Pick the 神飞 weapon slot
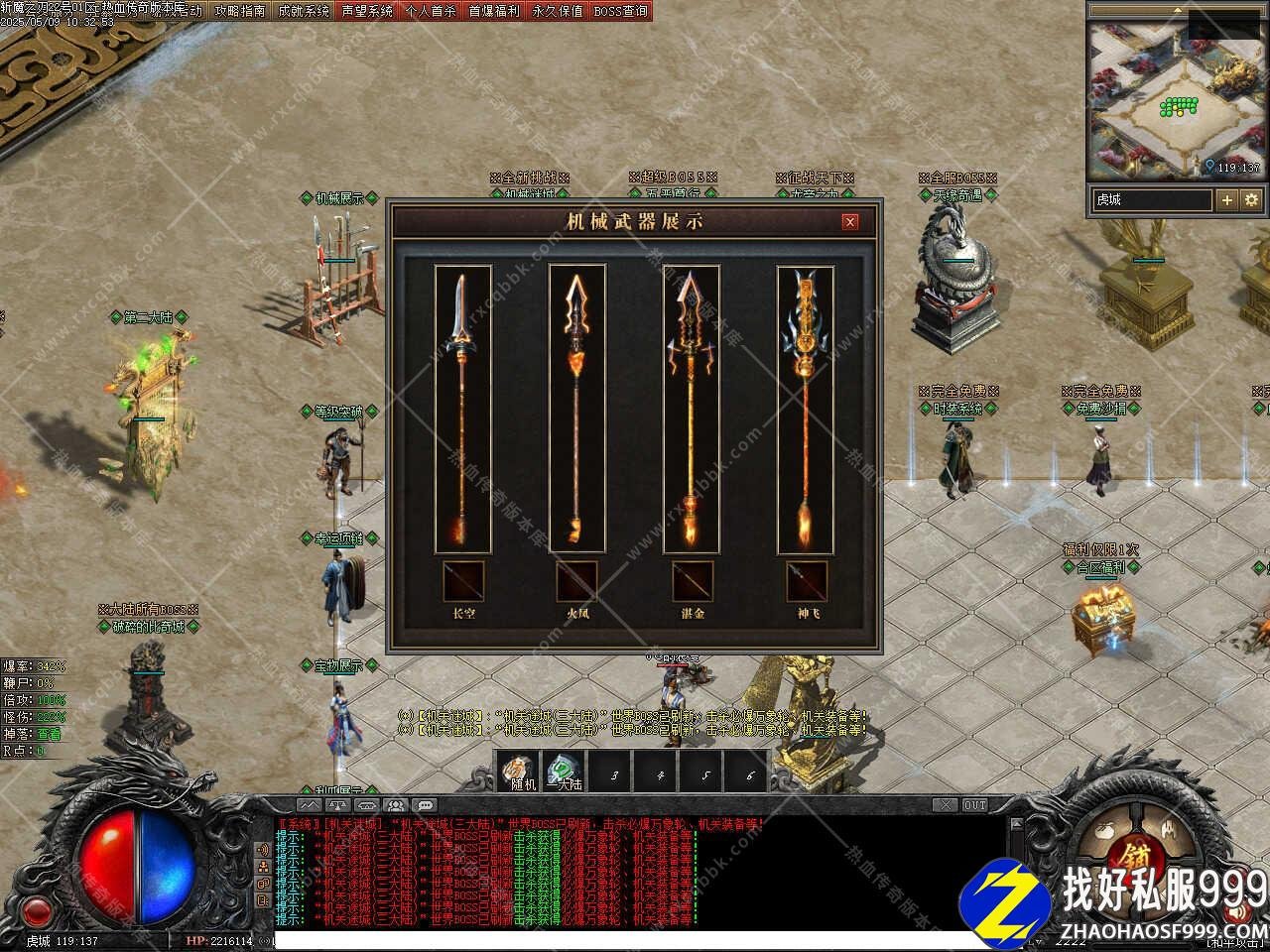Viewport: 1270px width, 952px height. pos(807,581)
